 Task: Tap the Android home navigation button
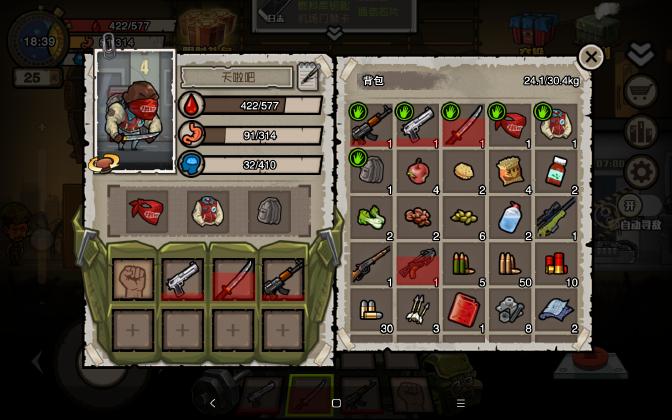pyautogui.click(x=336, y=403)
